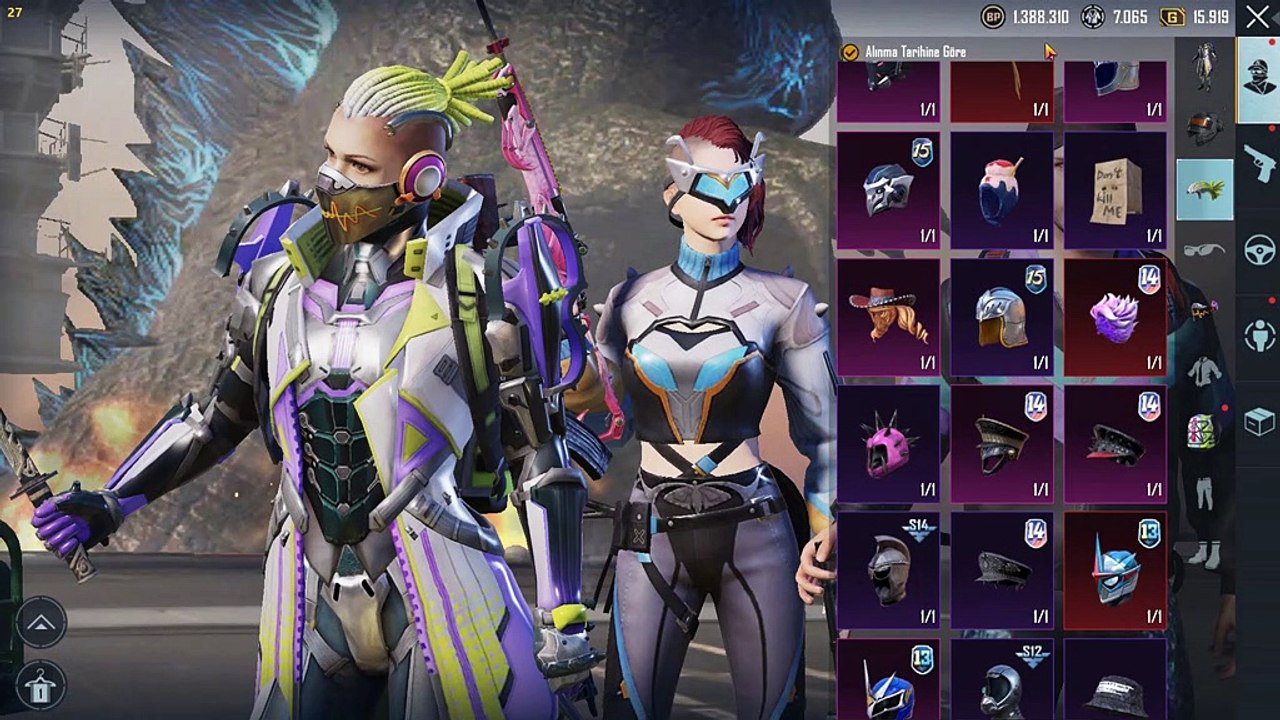The image size is (1280, 720).
Task: Select the blue and red robot mask
Action: pyautogui.click(x=1115, y=571)
